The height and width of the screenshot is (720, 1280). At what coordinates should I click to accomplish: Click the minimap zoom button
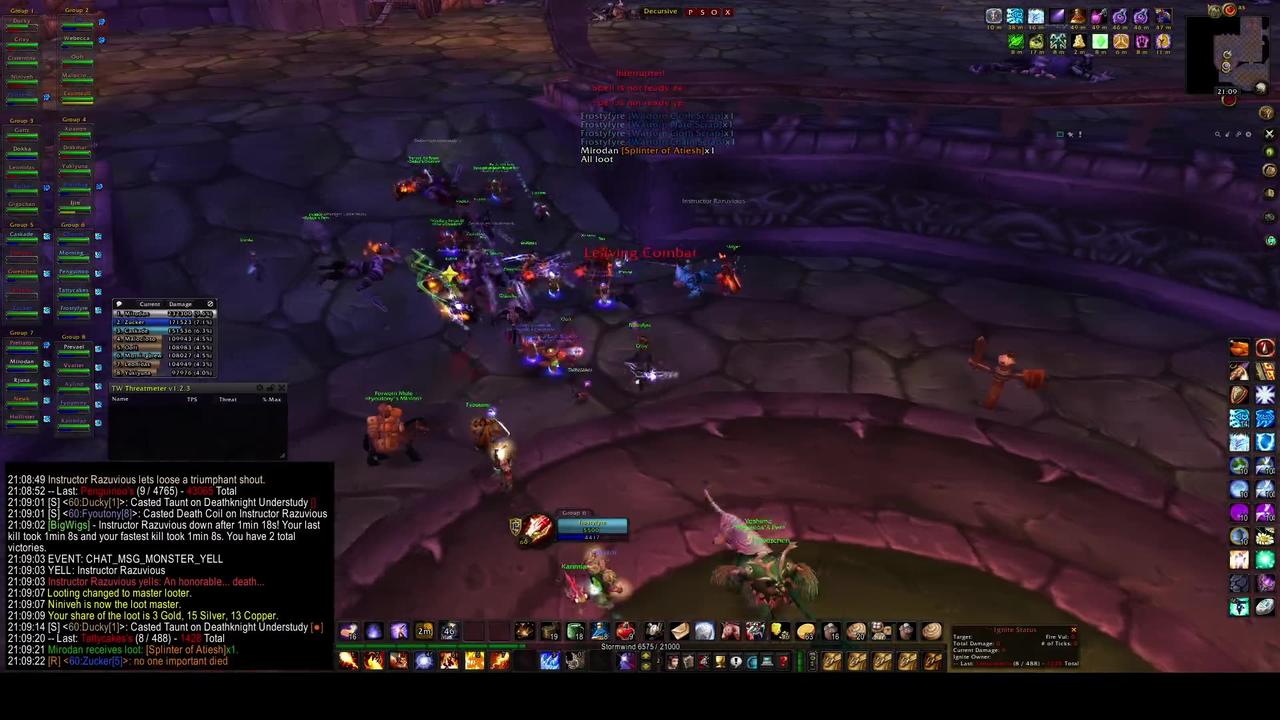[x=1218, y=134]
